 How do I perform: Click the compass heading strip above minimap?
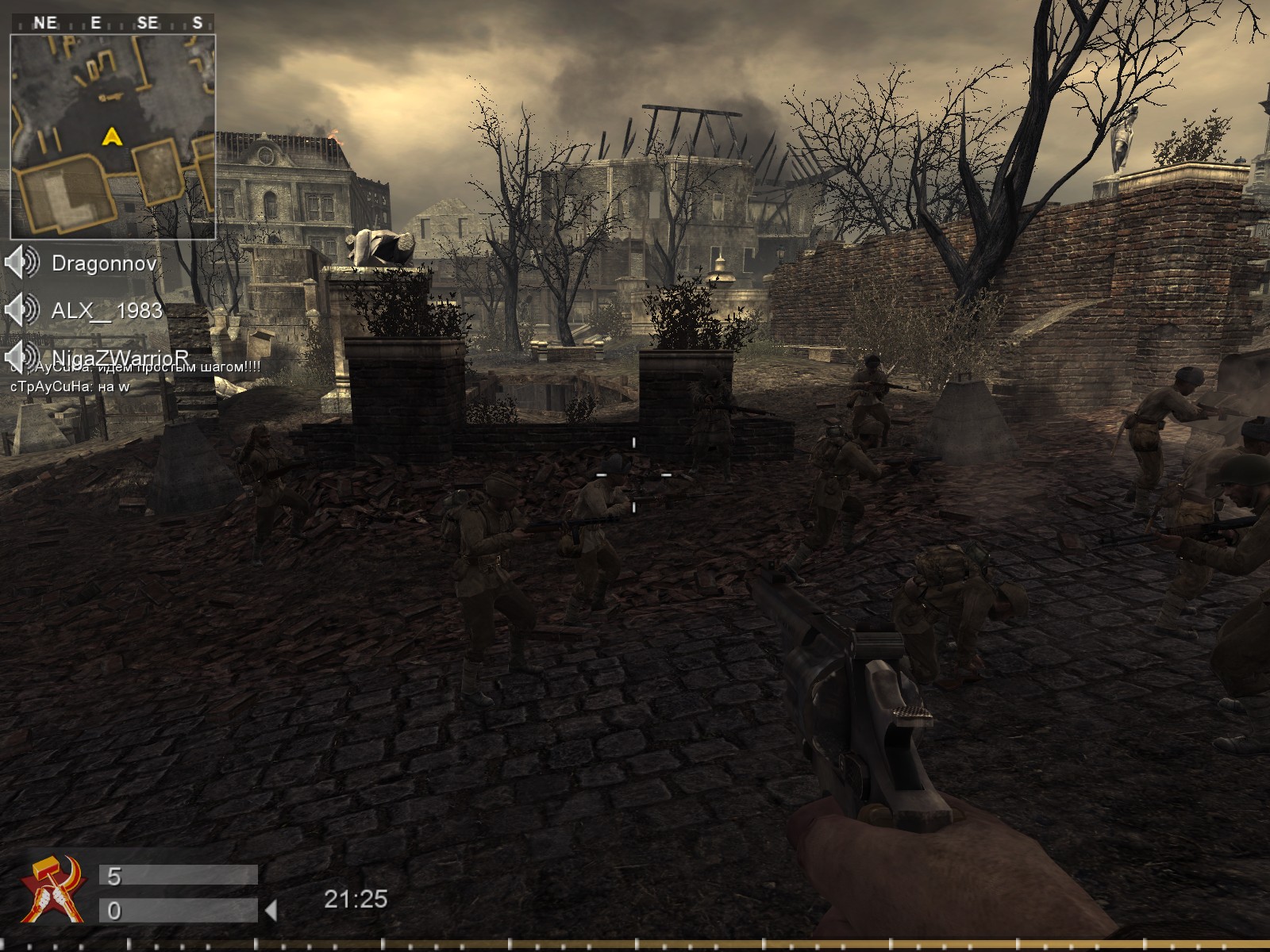click(113, 23)
